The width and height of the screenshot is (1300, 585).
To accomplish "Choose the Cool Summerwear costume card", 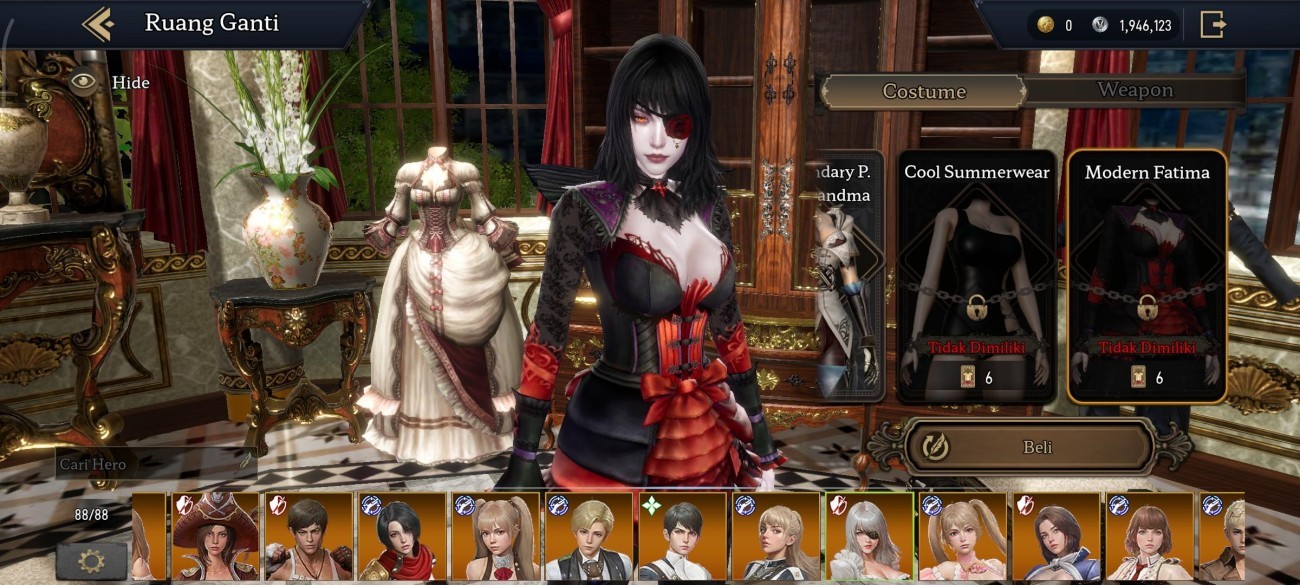I will (976, 277).
